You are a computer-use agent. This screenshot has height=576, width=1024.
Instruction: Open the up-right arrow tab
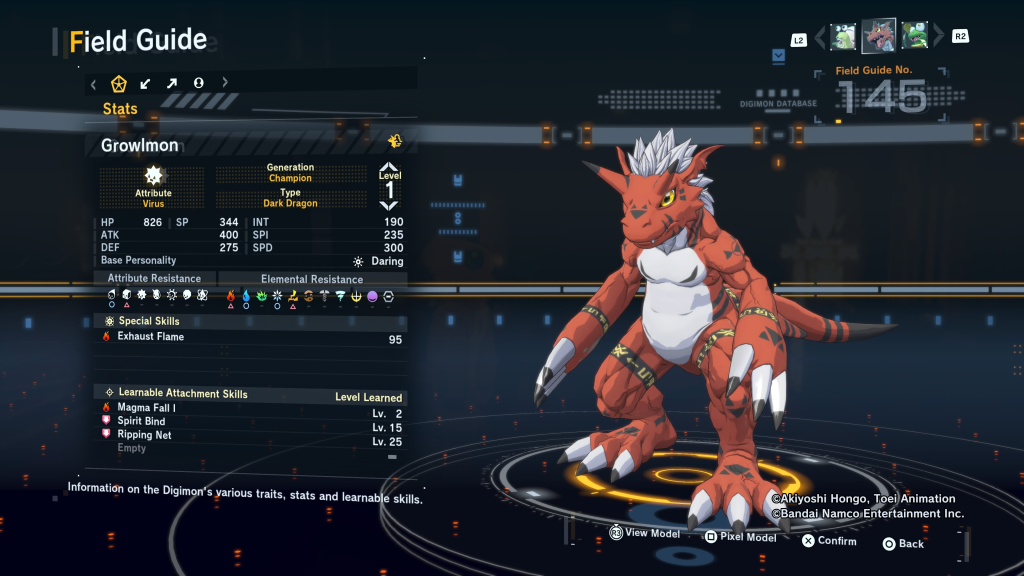(x=172, y=83)
